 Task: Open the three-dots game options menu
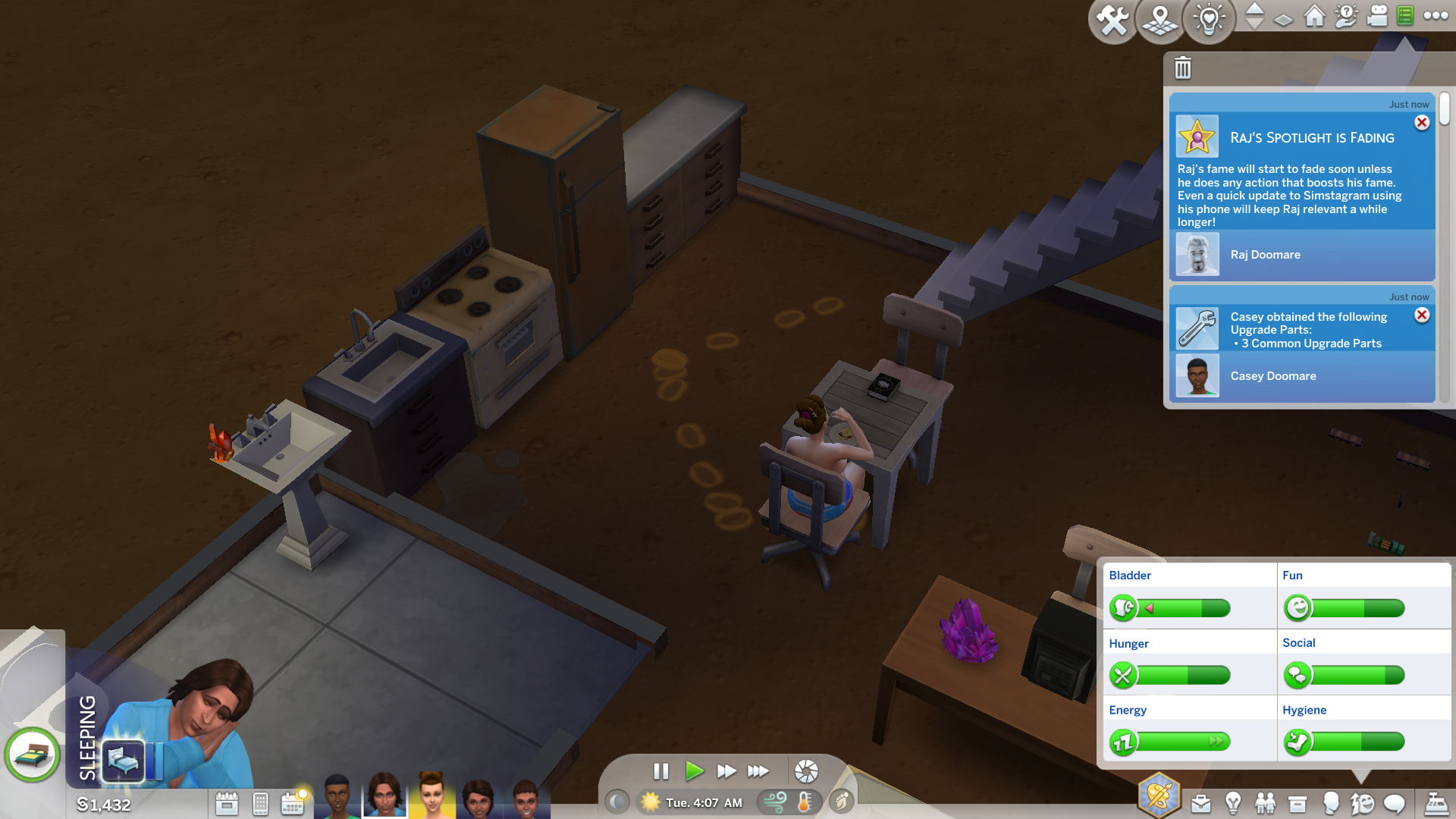[x=1436, y=16]
